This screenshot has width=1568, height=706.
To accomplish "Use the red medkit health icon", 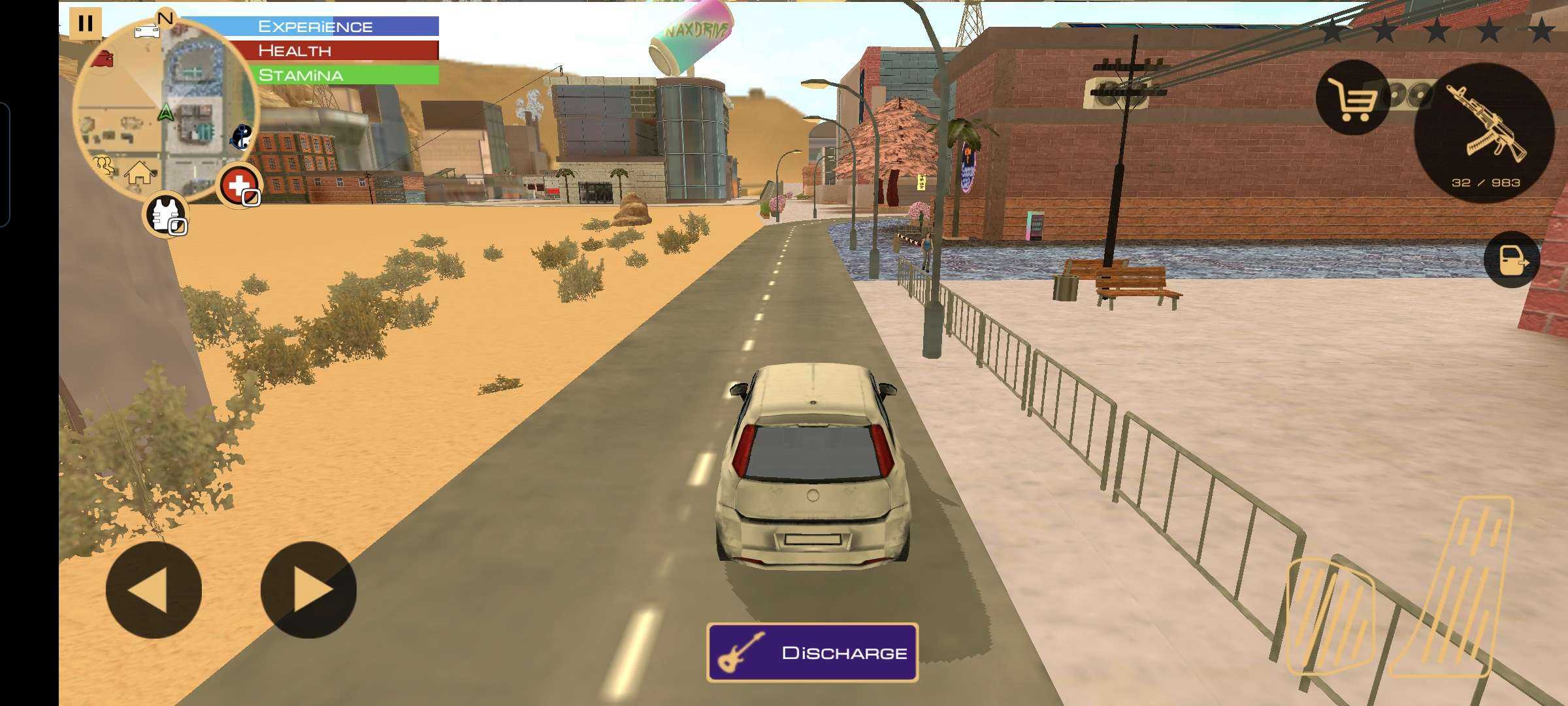I will 239,186.
